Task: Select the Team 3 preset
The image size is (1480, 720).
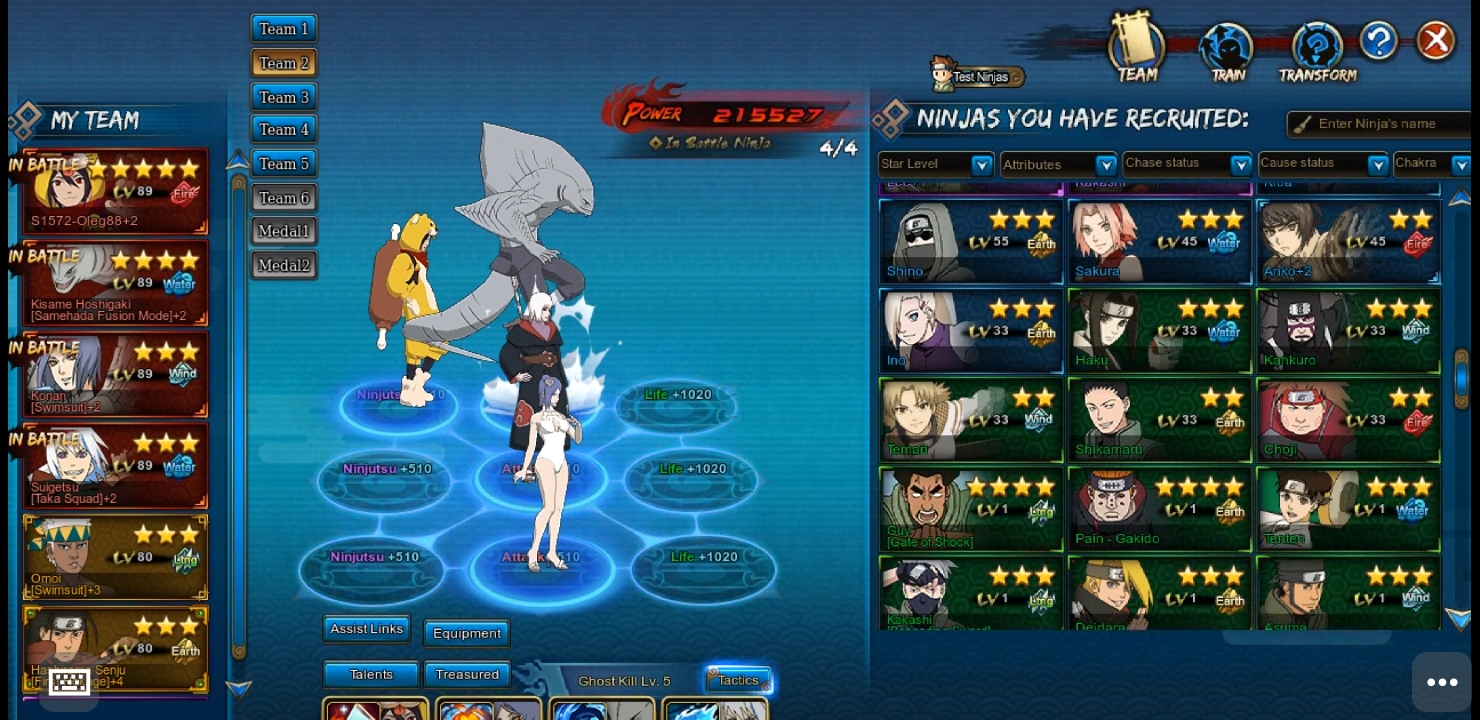Action: pos(284,97)
